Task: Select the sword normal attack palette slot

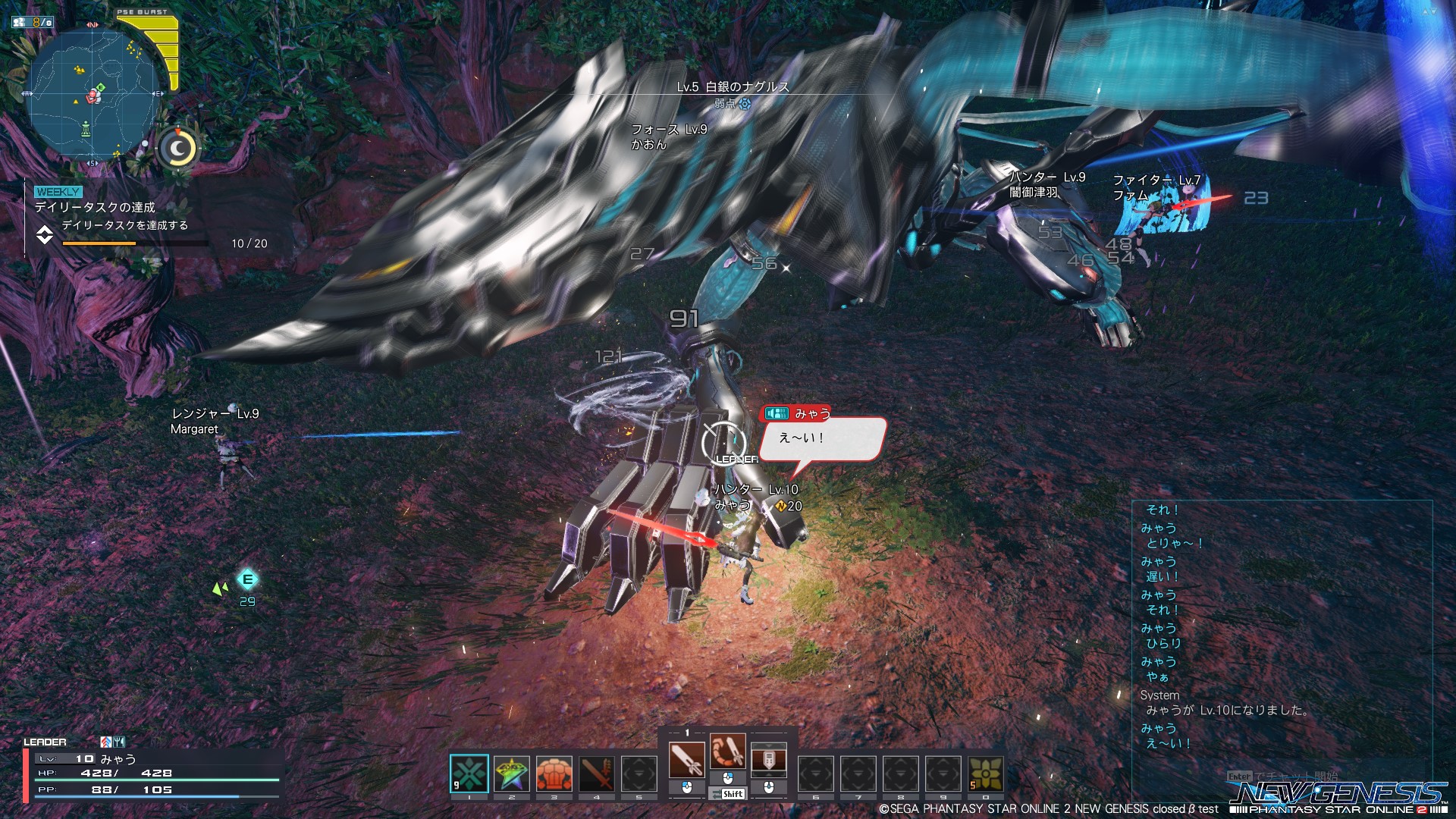Action: point(686,759)
